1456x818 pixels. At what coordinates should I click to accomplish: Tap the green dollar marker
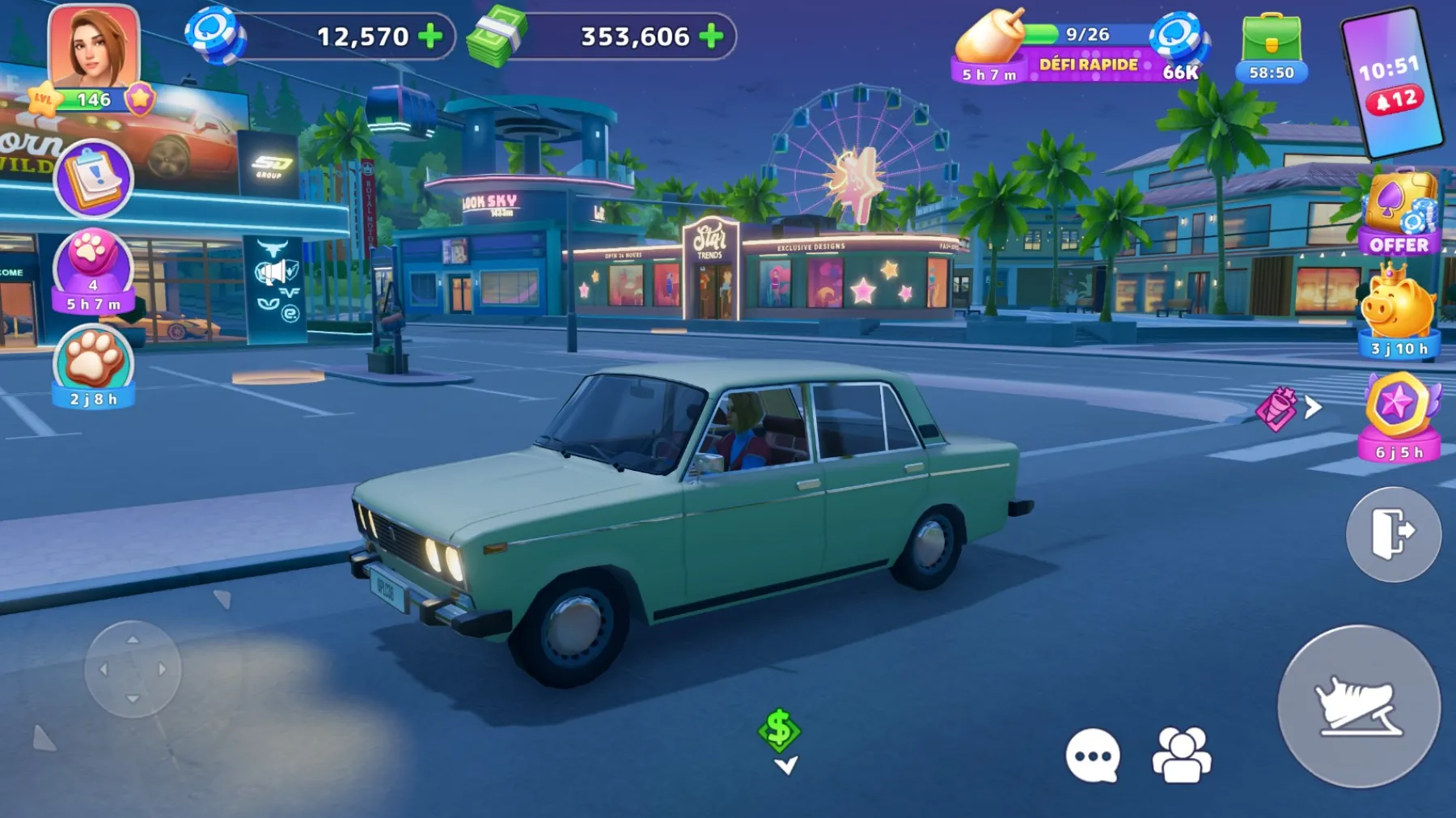pos(779,730)
